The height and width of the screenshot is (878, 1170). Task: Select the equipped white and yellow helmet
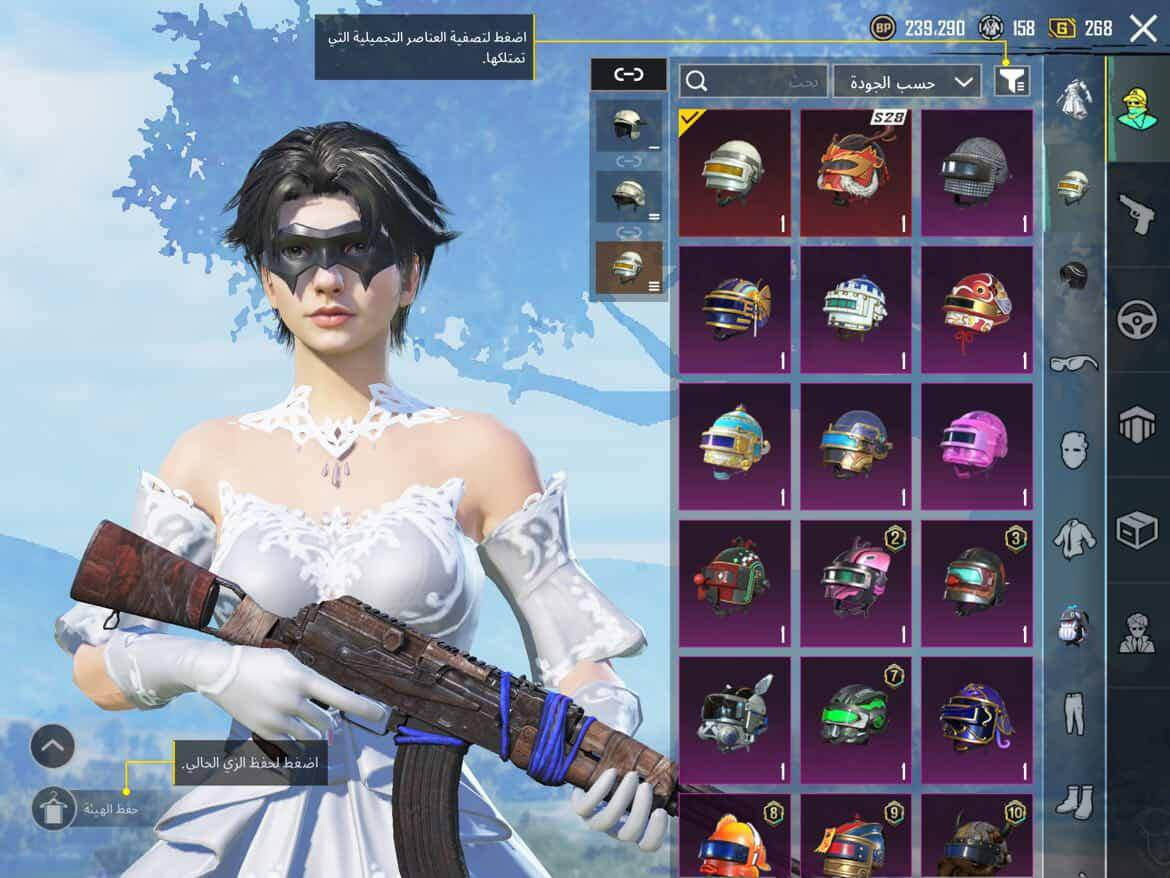735,173
